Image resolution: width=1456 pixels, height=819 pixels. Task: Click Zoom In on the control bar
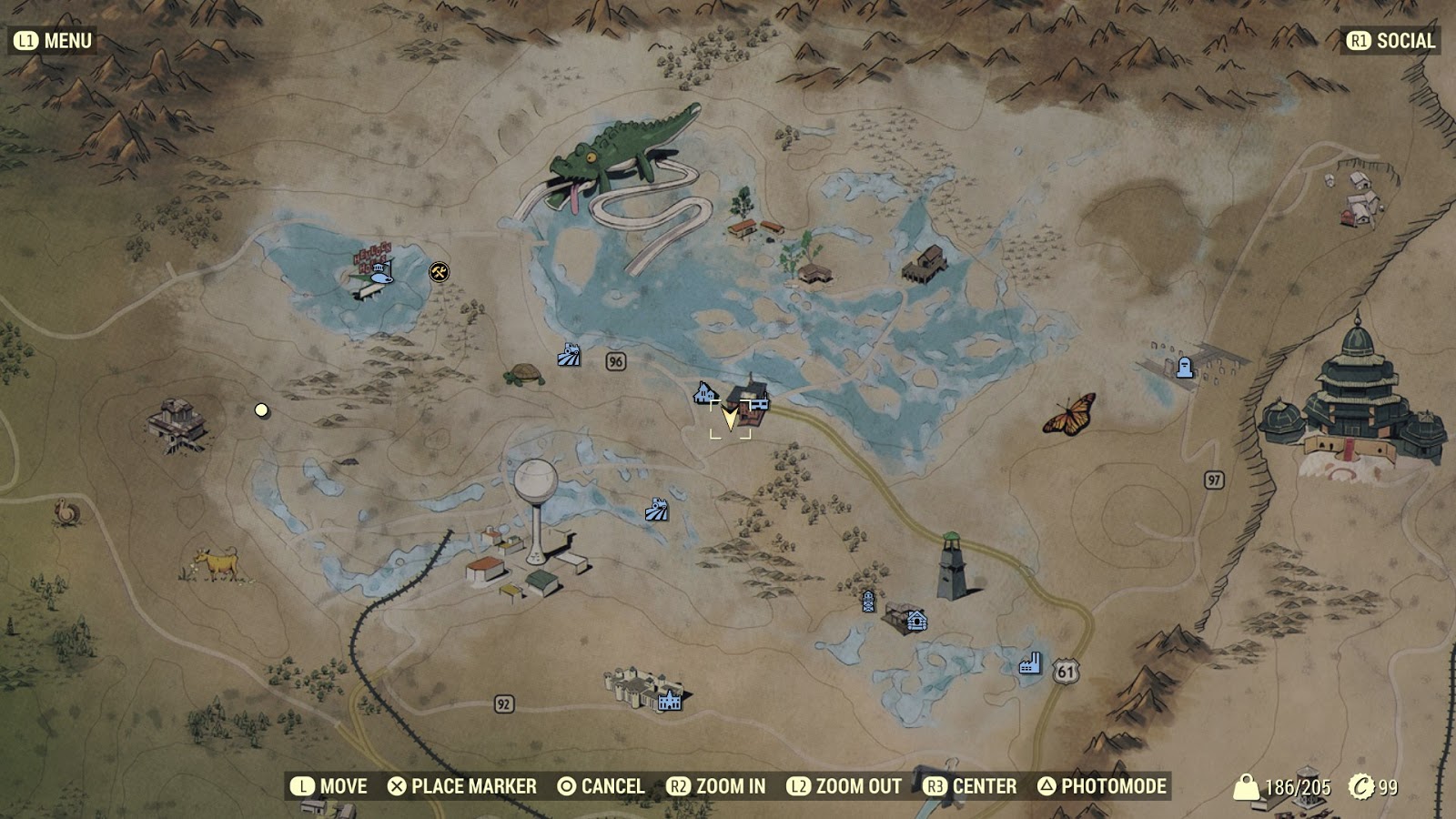click(723, 784)
